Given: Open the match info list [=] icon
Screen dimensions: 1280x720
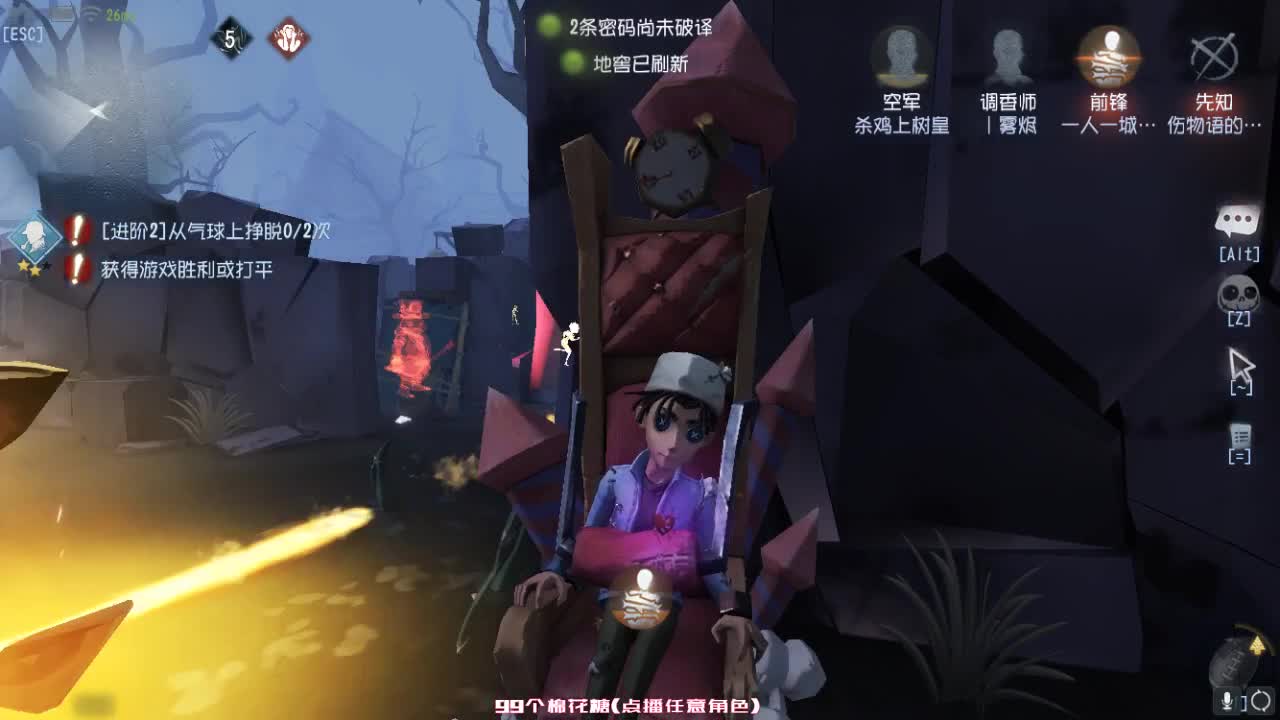Looking at the screenshot, I should tap(1240, 440).
